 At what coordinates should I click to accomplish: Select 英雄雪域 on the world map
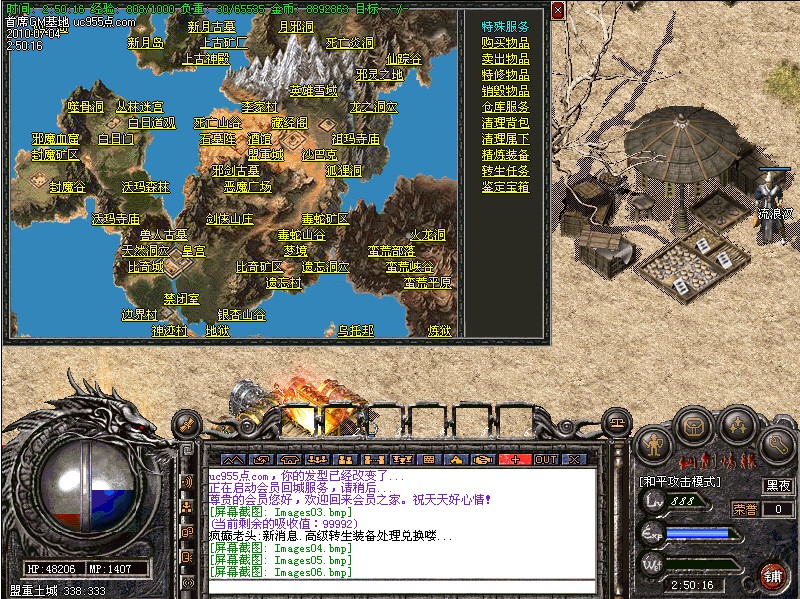[x=313, y=91]
